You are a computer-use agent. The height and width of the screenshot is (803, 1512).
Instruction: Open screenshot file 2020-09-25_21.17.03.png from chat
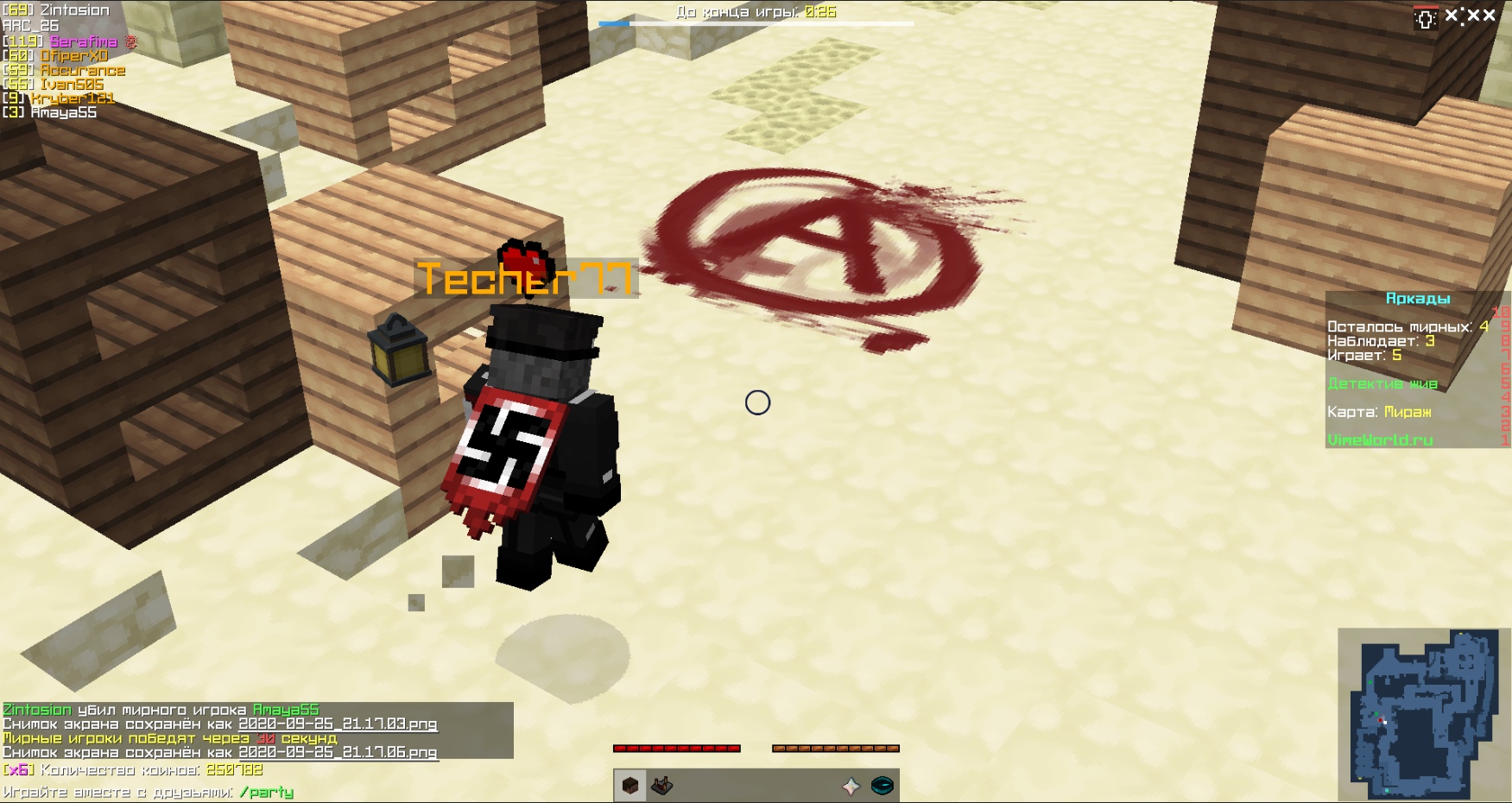pos(337,725)
